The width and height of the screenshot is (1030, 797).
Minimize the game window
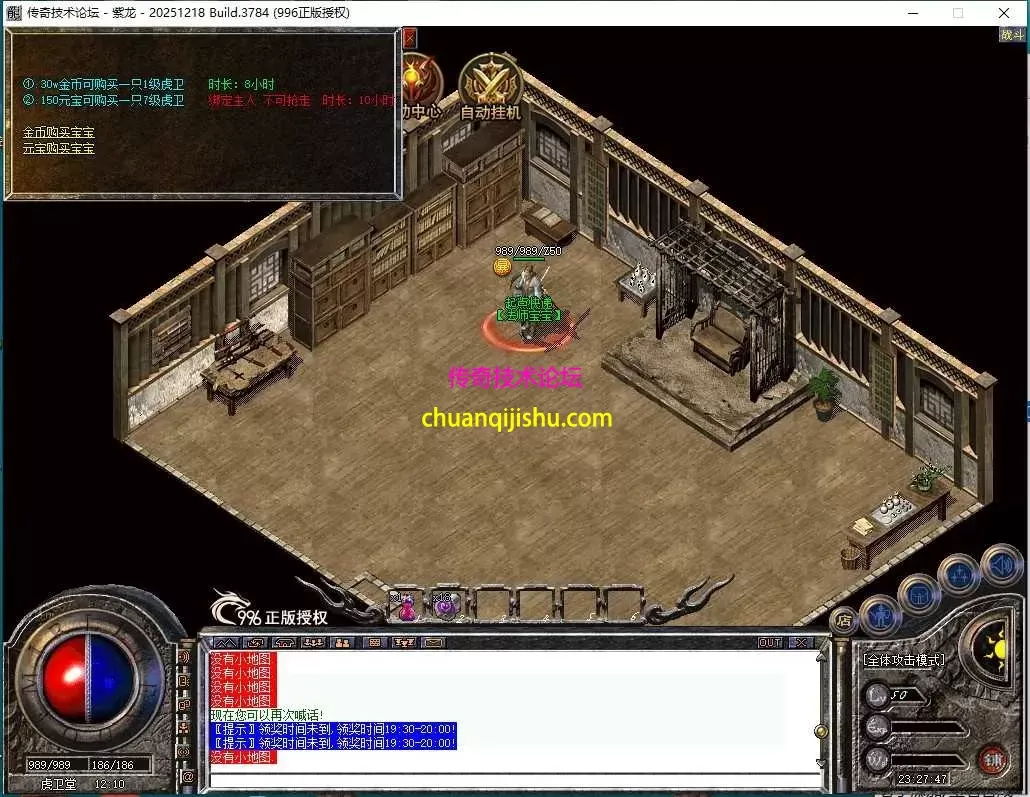[x=912, y=13]
